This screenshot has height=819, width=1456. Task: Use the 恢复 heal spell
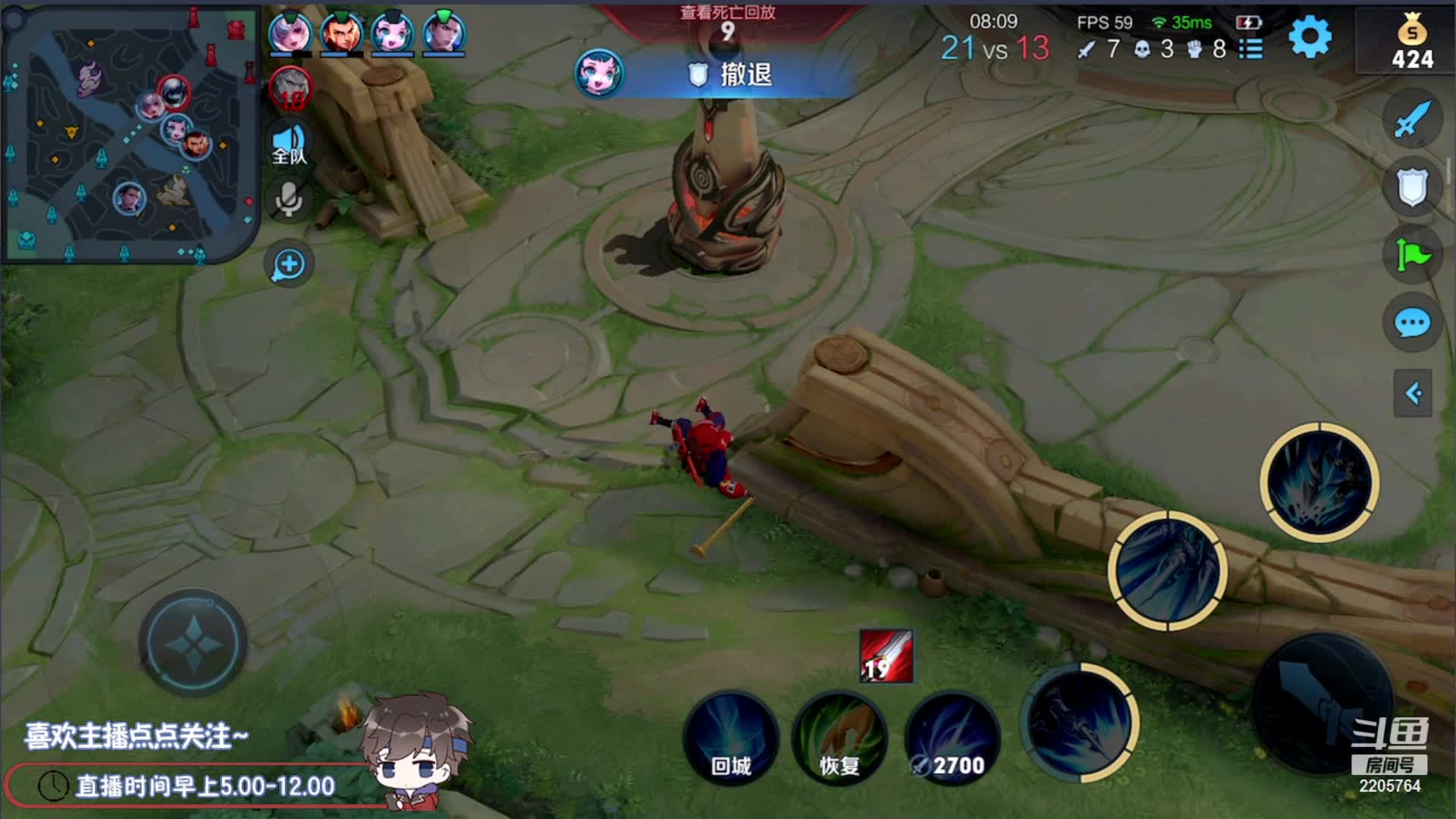pyautogui.click(x=839, y=739)
